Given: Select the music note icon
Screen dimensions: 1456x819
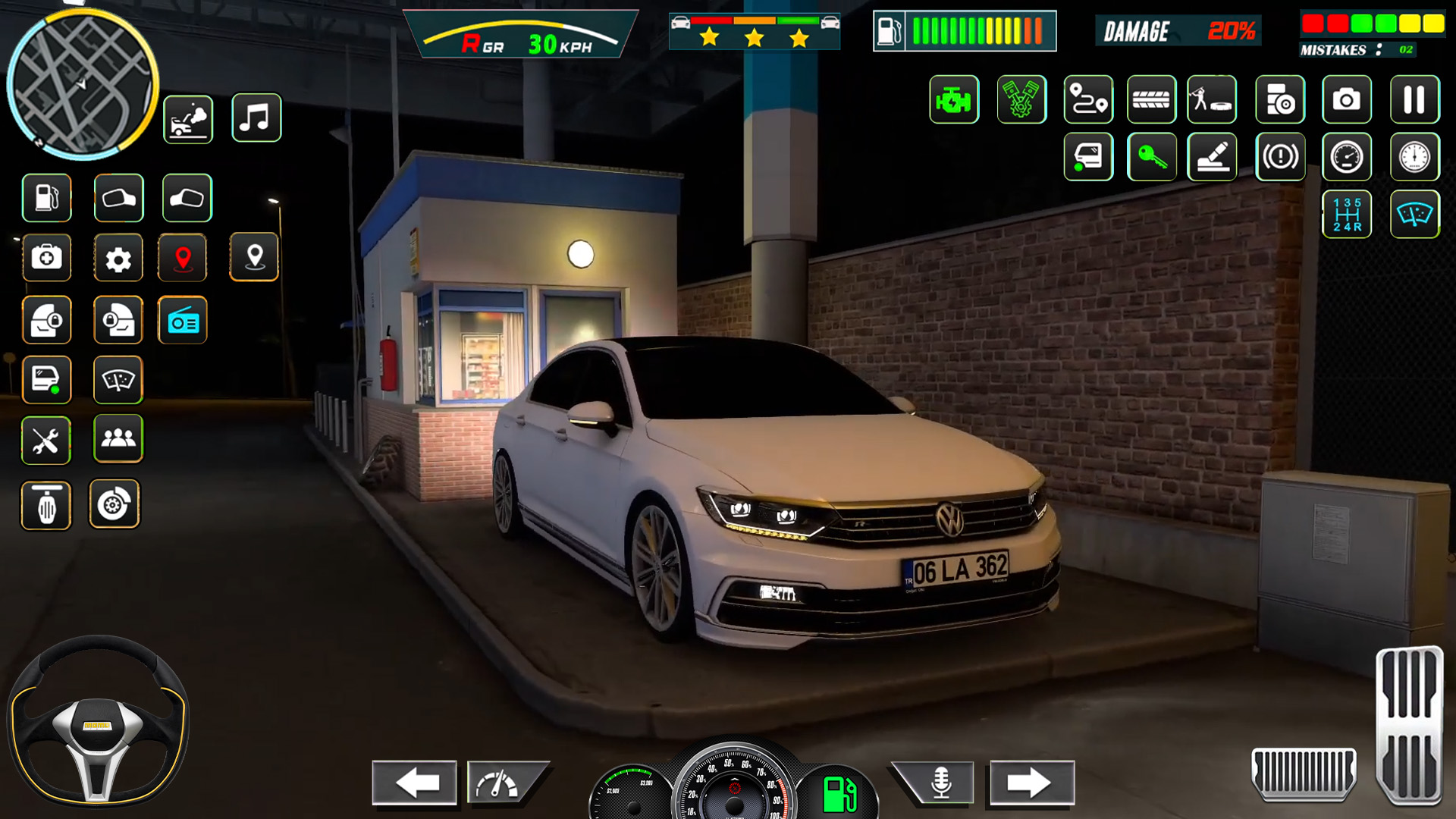Looking at the screenshot, I should point(256,118).
